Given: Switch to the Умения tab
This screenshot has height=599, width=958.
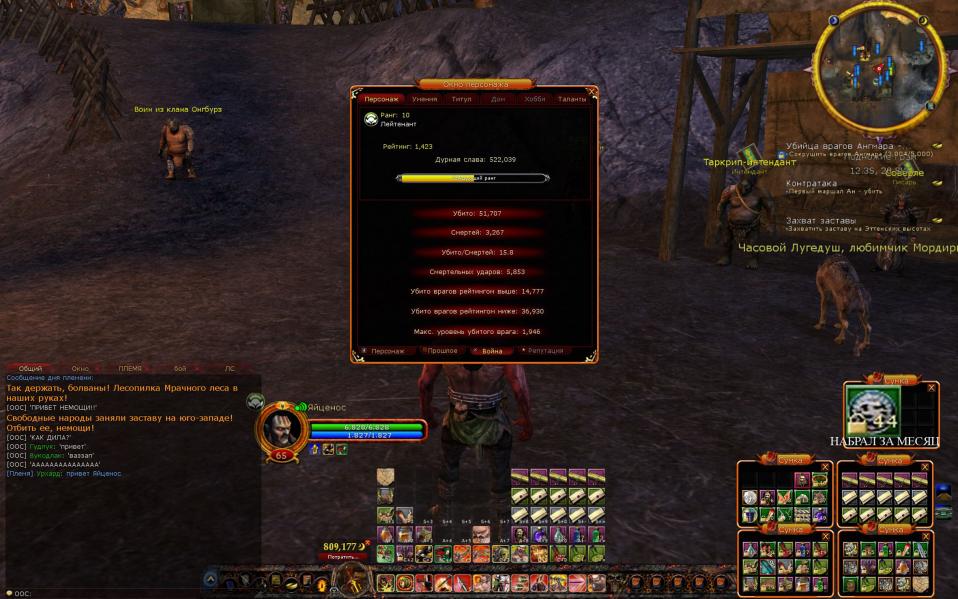Looking at the screenshot, I should (424, 99).
